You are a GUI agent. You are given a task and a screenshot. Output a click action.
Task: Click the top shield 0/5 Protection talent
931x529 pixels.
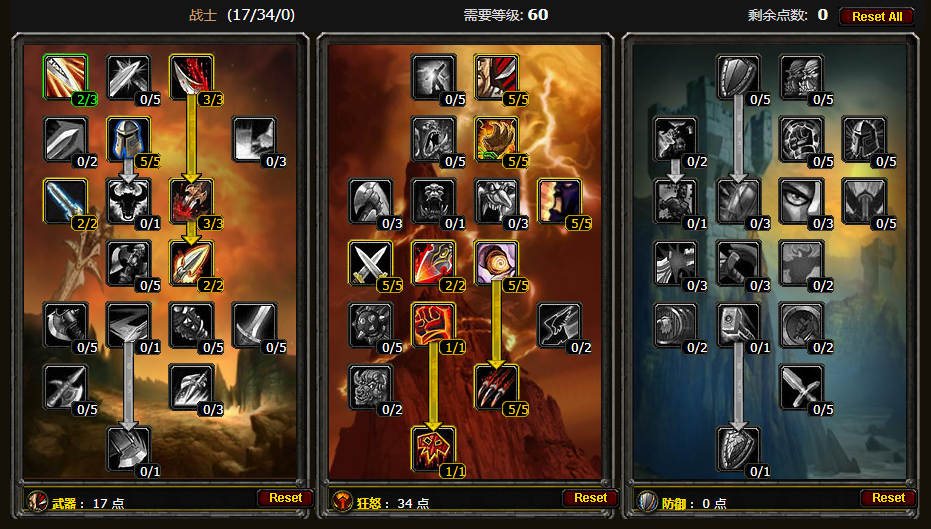coord(738,77)
